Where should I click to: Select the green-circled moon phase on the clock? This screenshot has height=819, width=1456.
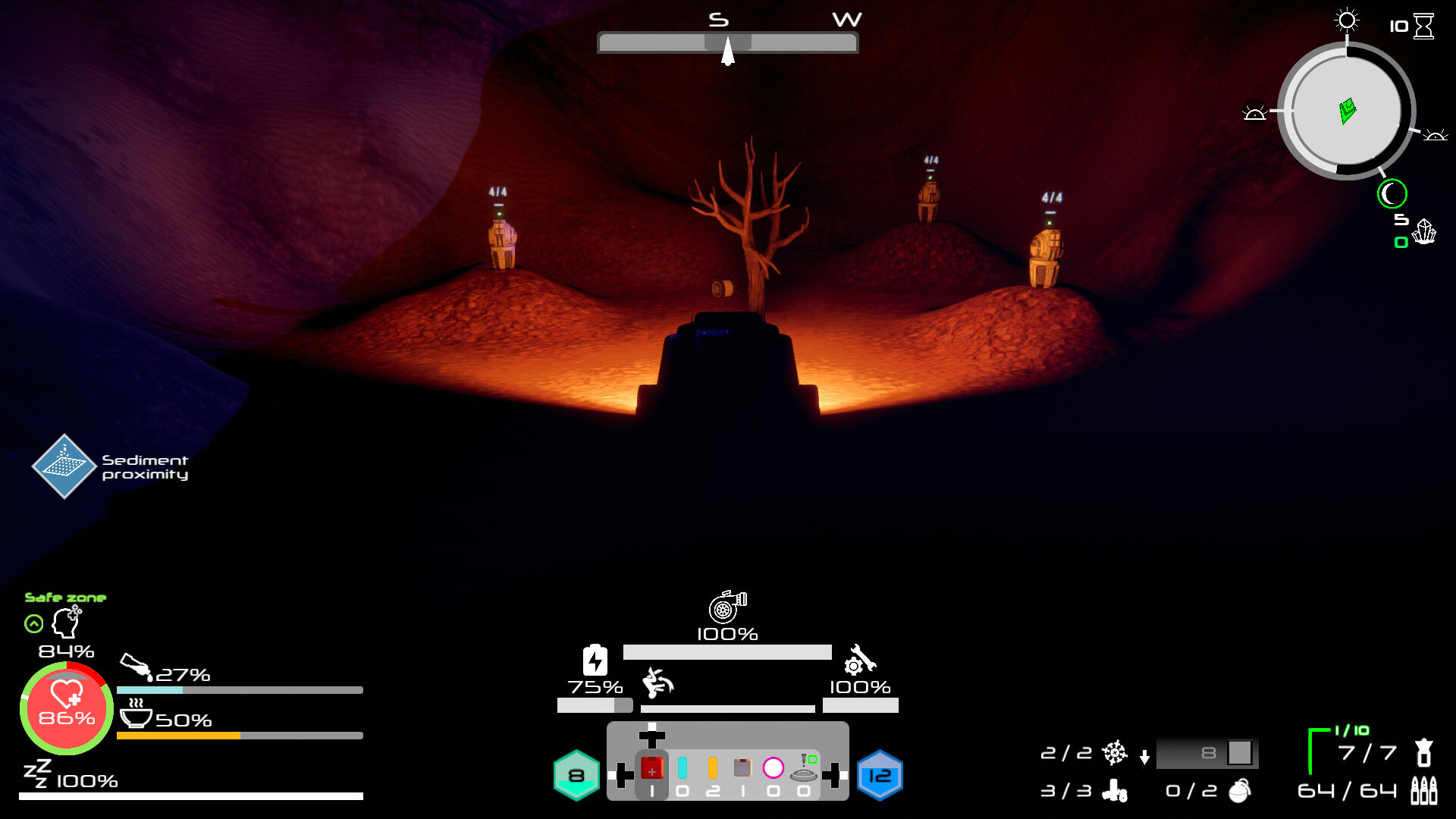(1392, 194)
